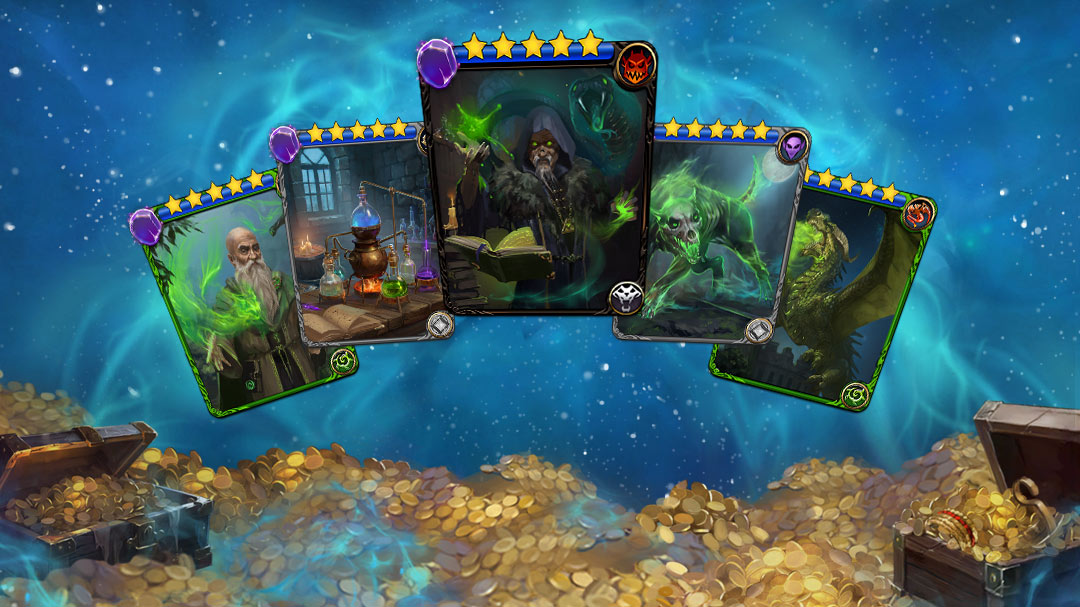The height and width of the screenshot is (607, 1080).
Task: Pick the hooded necromancer center card
Action: pos(538,180)
